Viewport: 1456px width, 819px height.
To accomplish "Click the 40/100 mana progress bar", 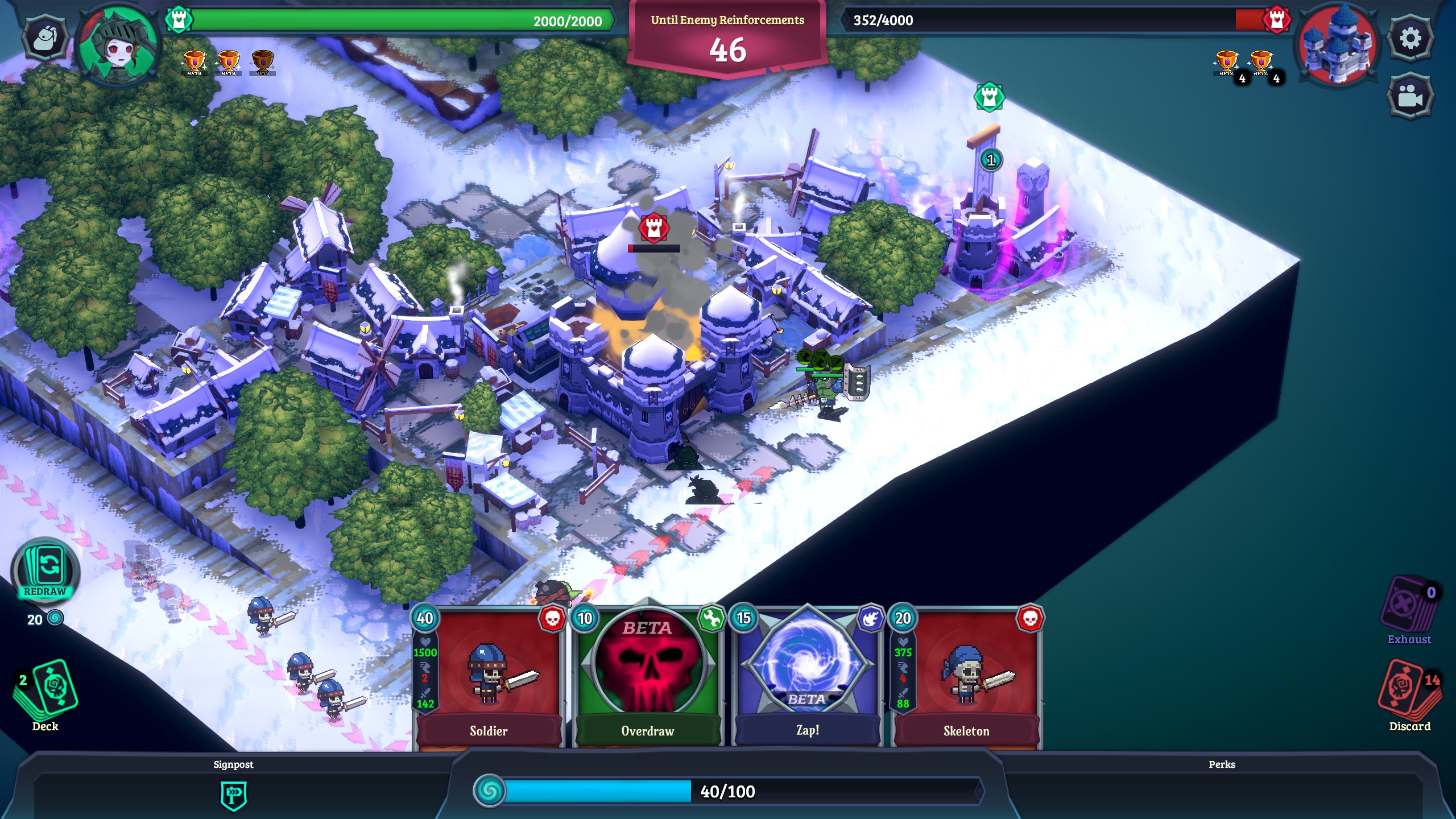I will (x=728, y=791).
